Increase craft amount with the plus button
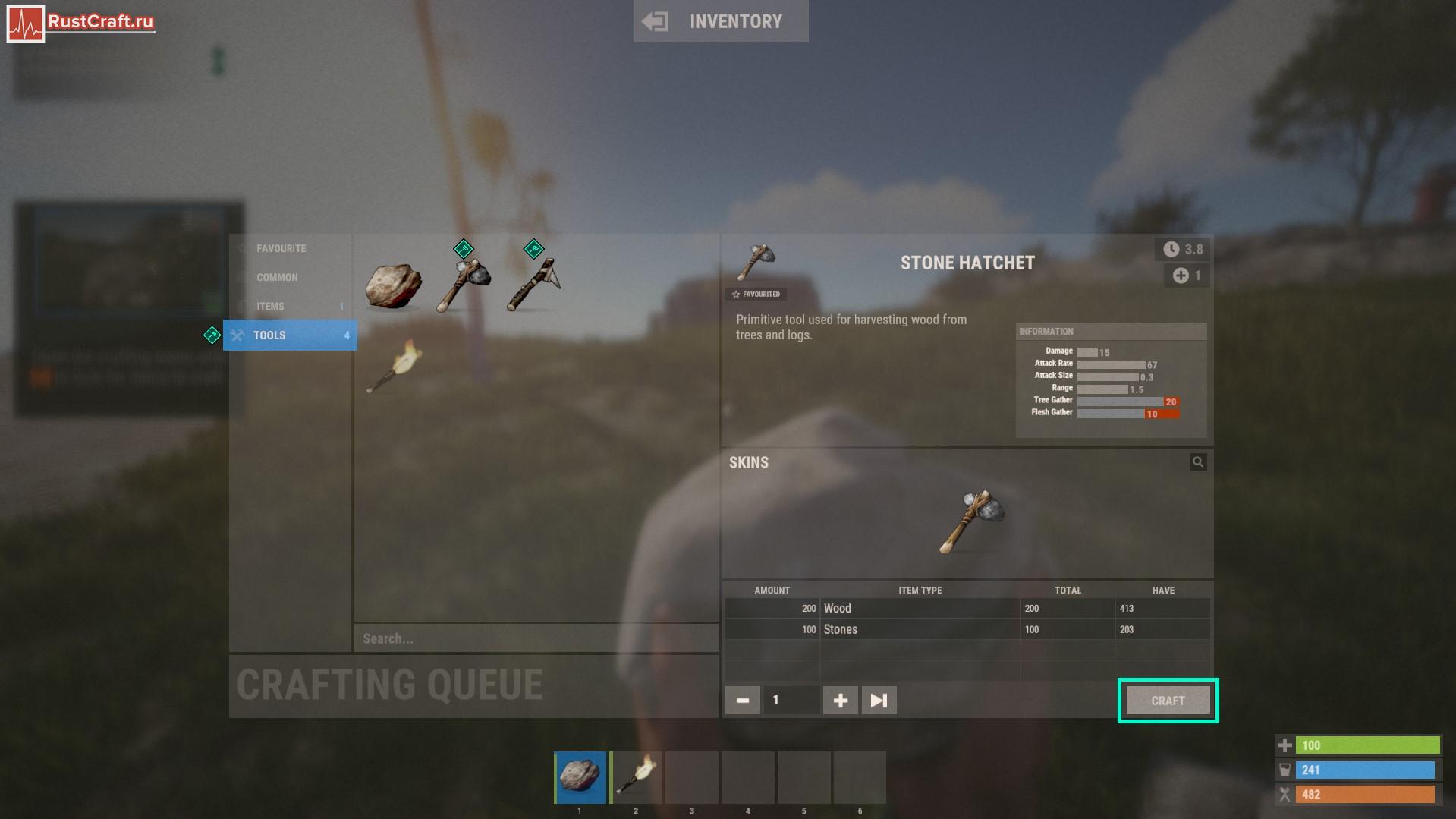1456x819 pixels. 840,700
